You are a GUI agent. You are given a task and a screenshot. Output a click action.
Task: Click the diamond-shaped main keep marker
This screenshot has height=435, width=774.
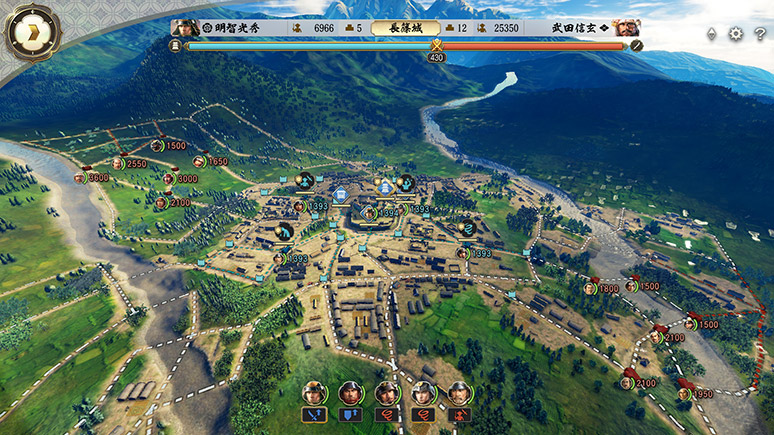[x=386, y=187]
